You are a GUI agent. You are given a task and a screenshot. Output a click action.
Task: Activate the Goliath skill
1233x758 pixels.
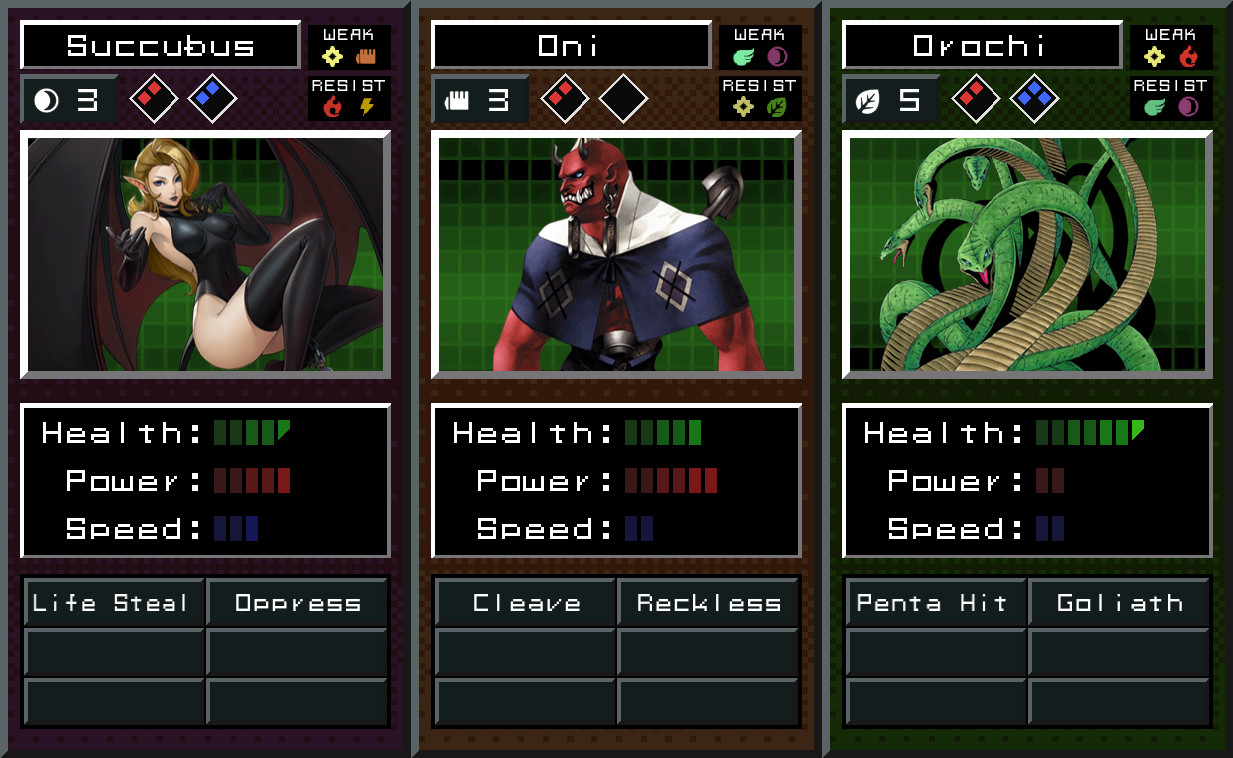1120,603
